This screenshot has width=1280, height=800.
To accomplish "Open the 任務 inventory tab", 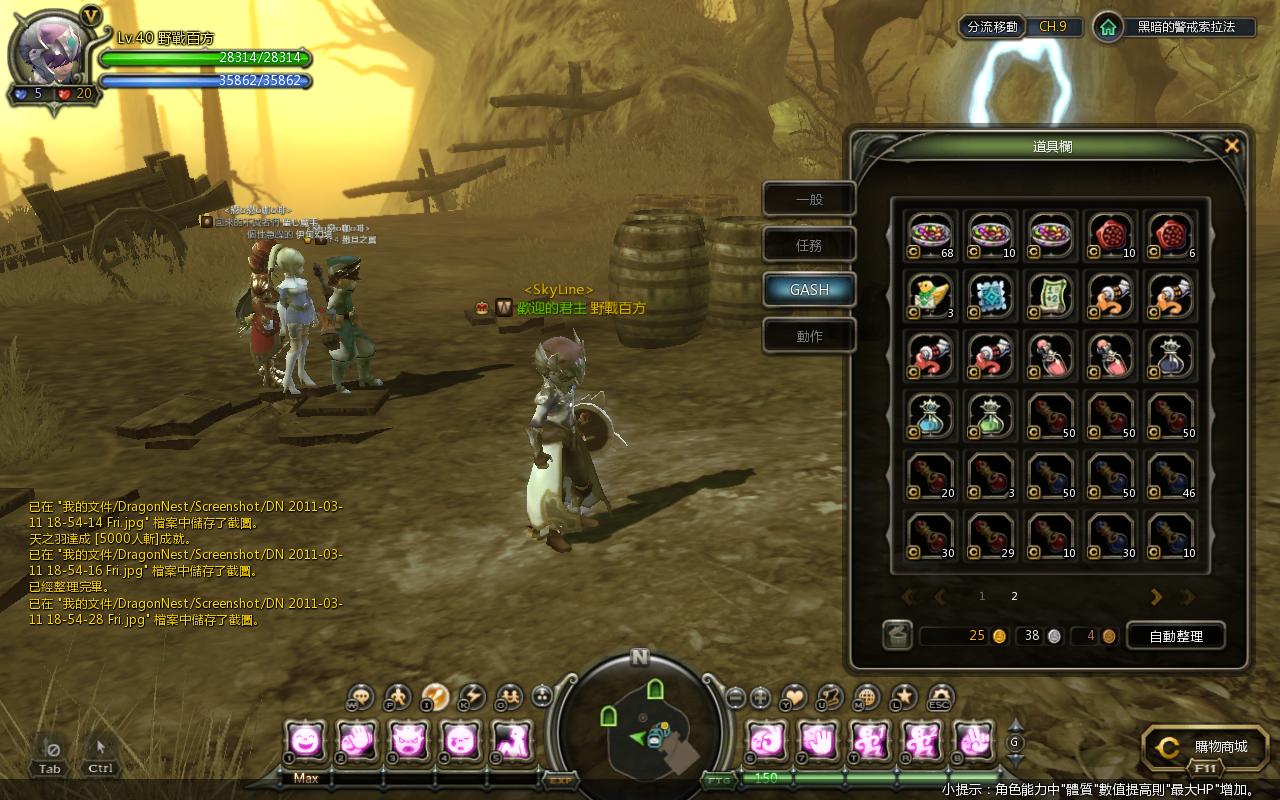I will tap(809, 245).
